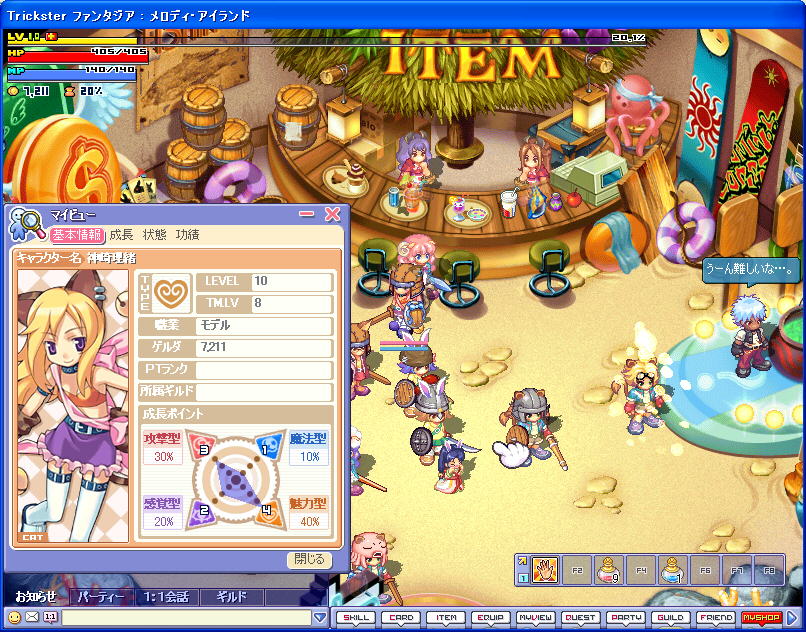Image resolution: width=806 pixels, height=632 pixels.
Task: Minimize the マイビュー character window
Action: (308, 214)
